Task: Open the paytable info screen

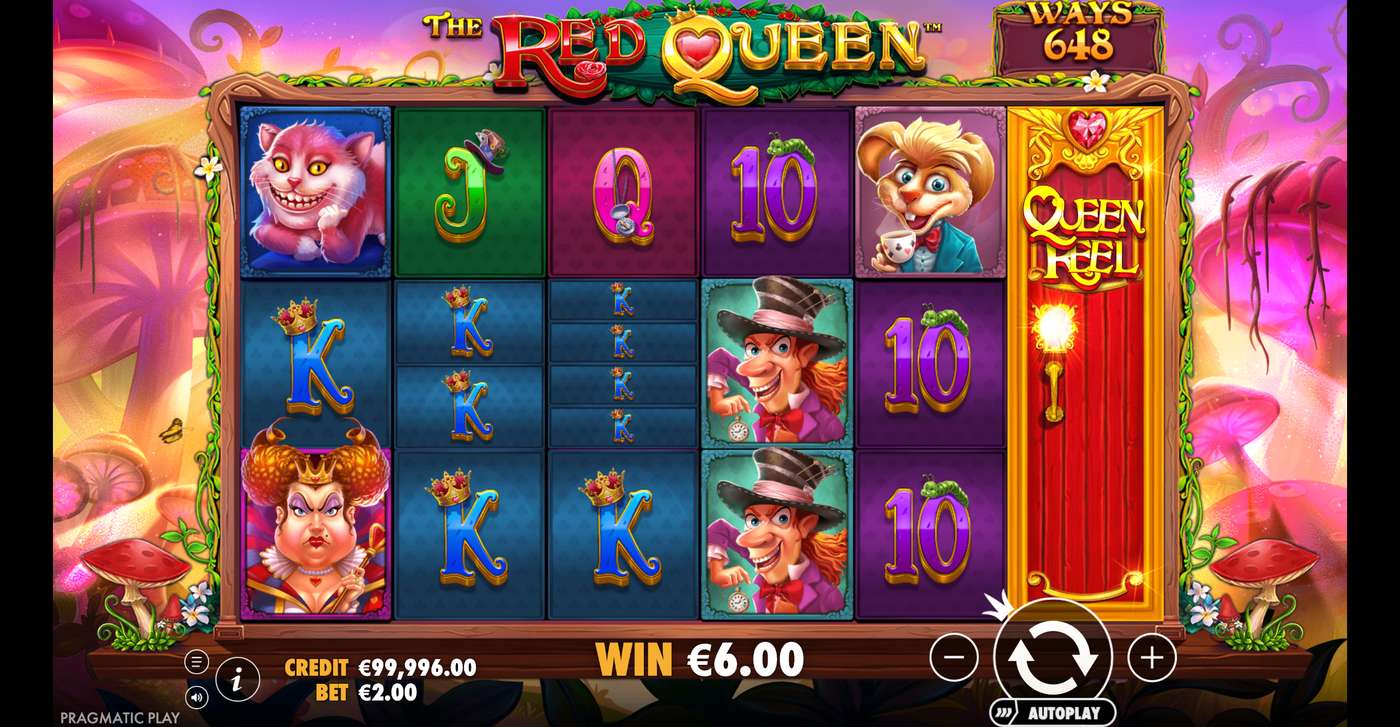Action: point(236,681)
